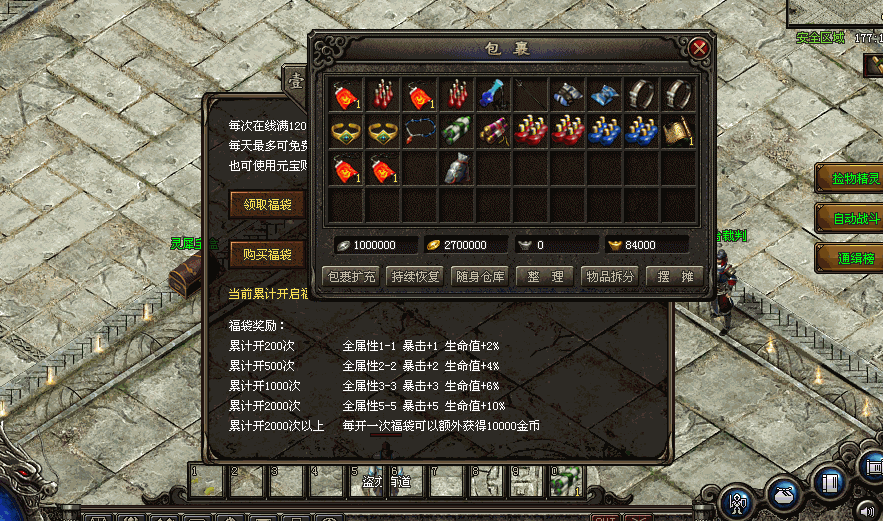This screenshot has width=883, height=521.
Task: Select the blue necklace with red pendant
Action: tap(420, 131)
